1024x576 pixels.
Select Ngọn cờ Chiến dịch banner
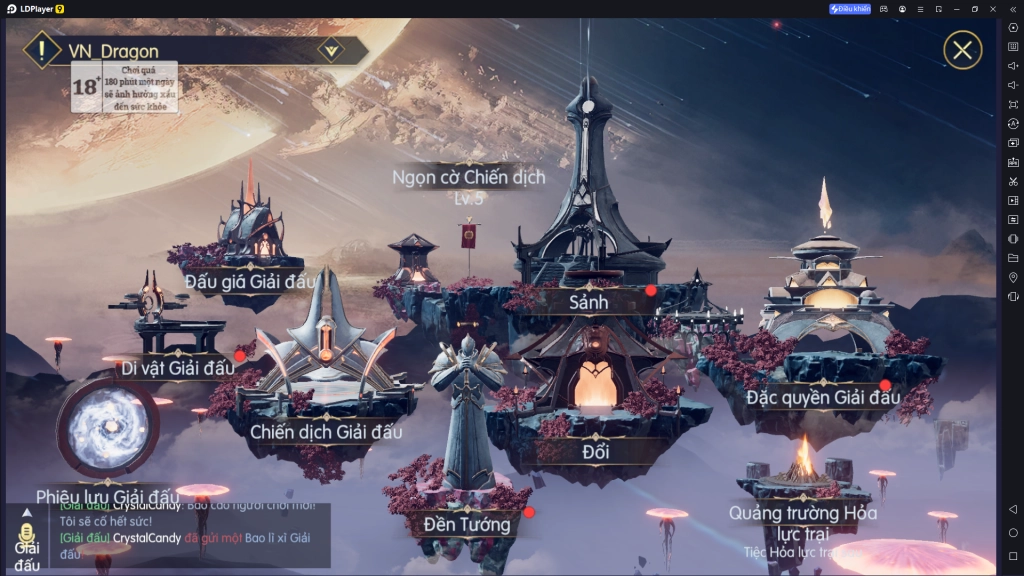pos(468,178)
